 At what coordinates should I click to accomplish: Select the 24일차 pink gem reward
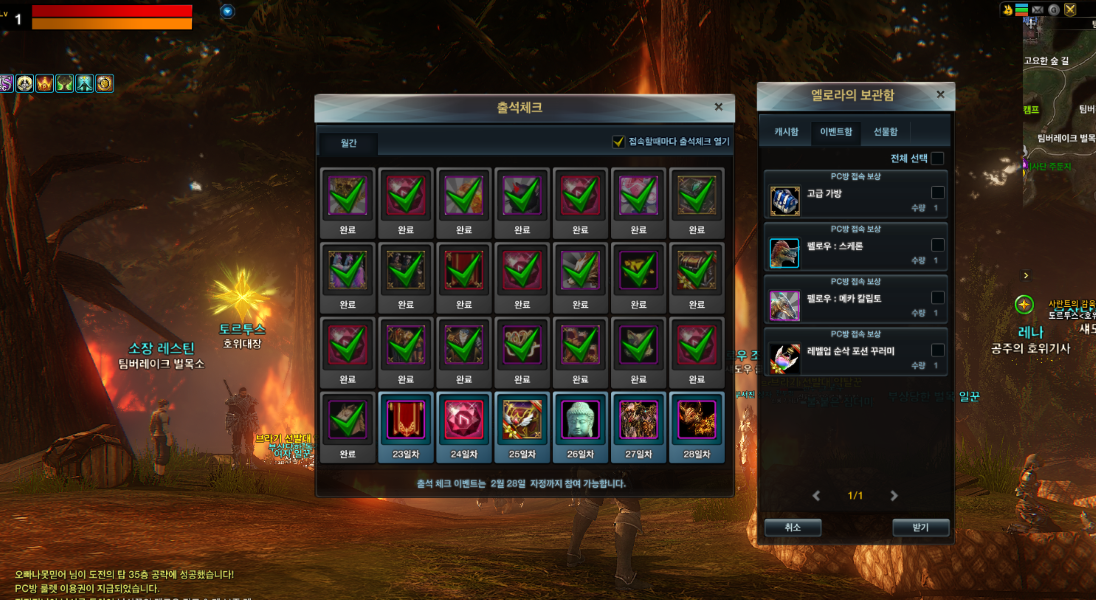(x=463, y=421)
